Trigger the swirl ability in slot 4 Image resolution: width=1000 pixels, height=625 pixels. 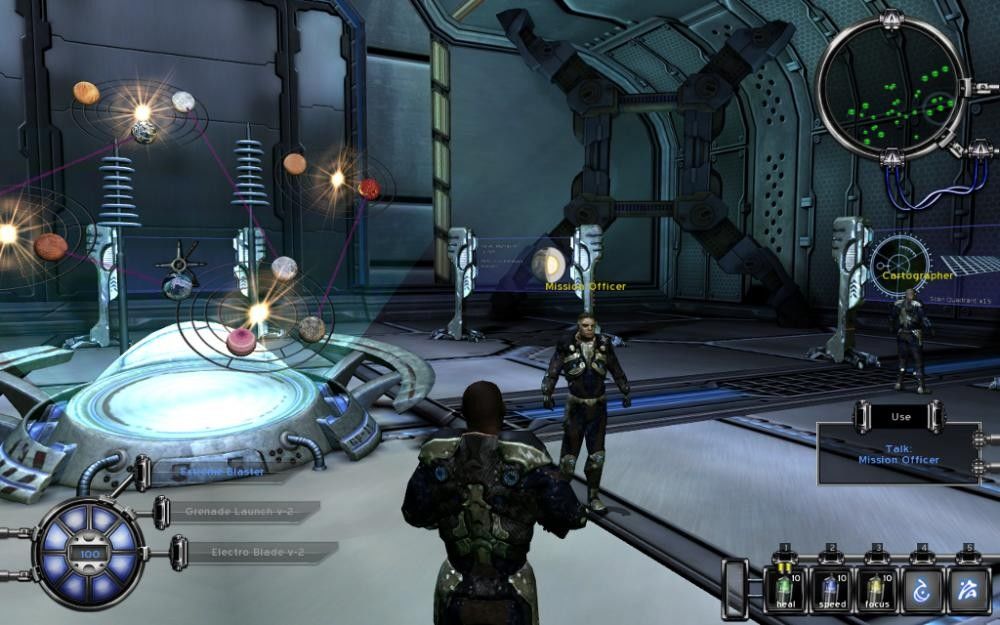coord(923,587)
